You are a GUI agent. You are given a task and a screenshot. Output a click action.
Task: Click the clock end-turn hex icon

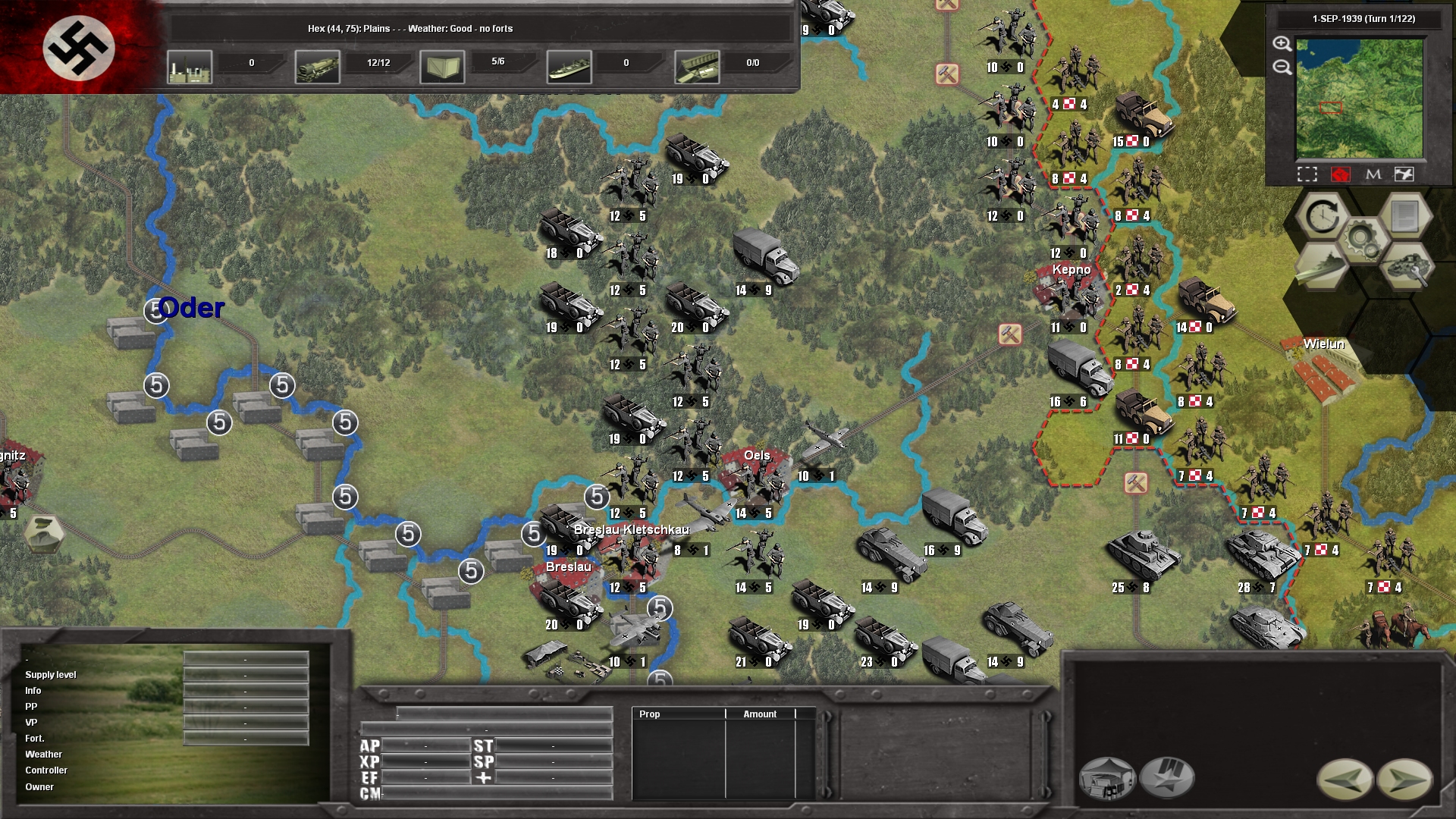click(x=1322, y=217)
